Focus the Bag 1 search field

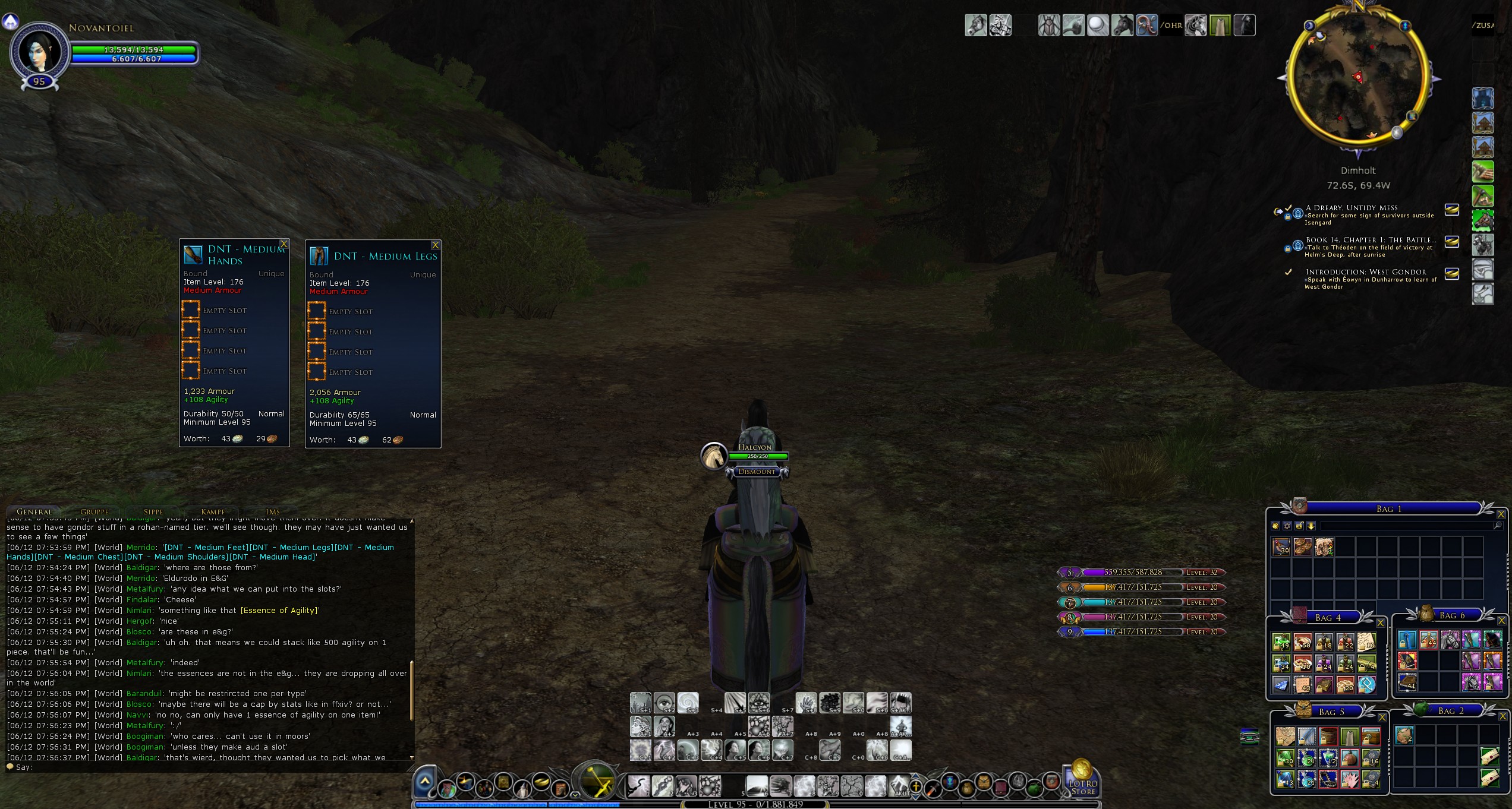coord(1409,526)
